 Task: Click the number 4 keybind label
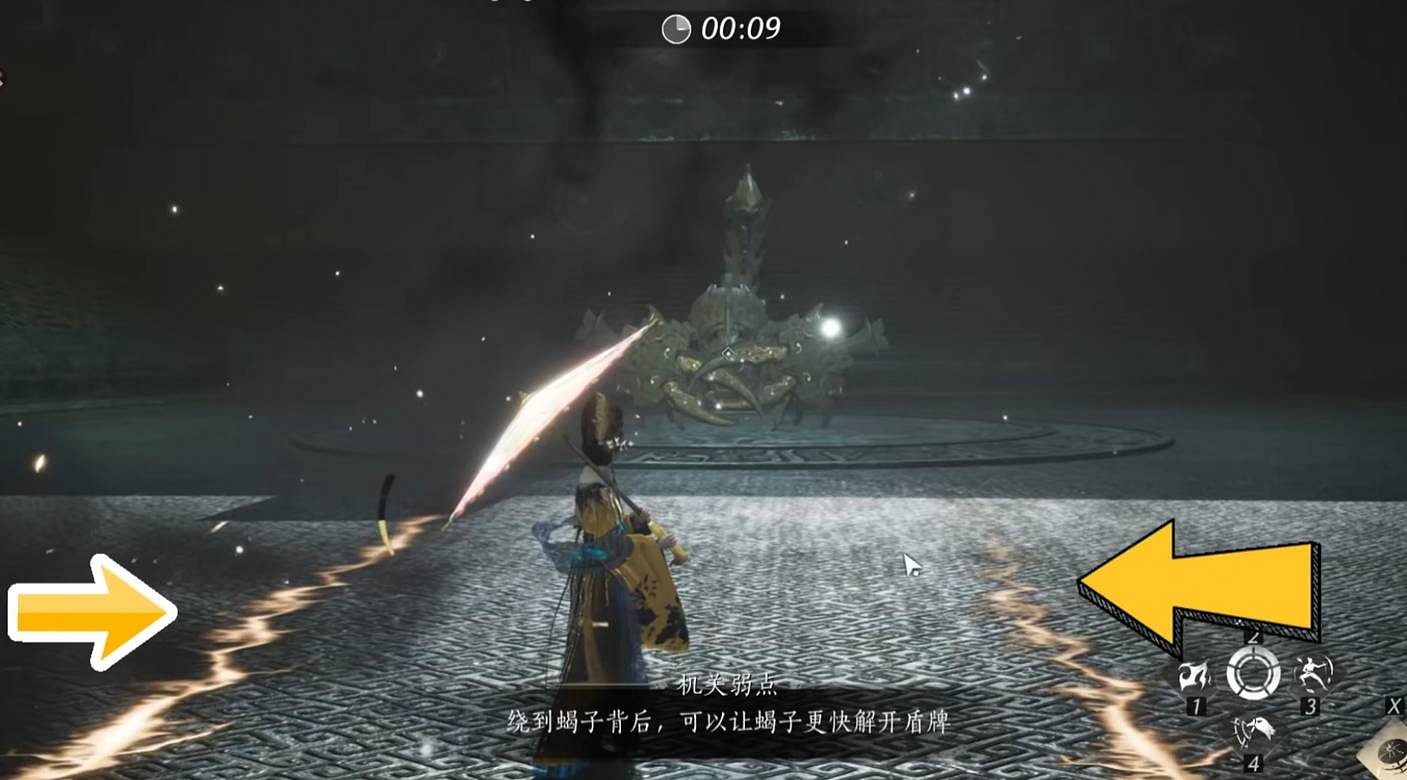(1254, 762)
